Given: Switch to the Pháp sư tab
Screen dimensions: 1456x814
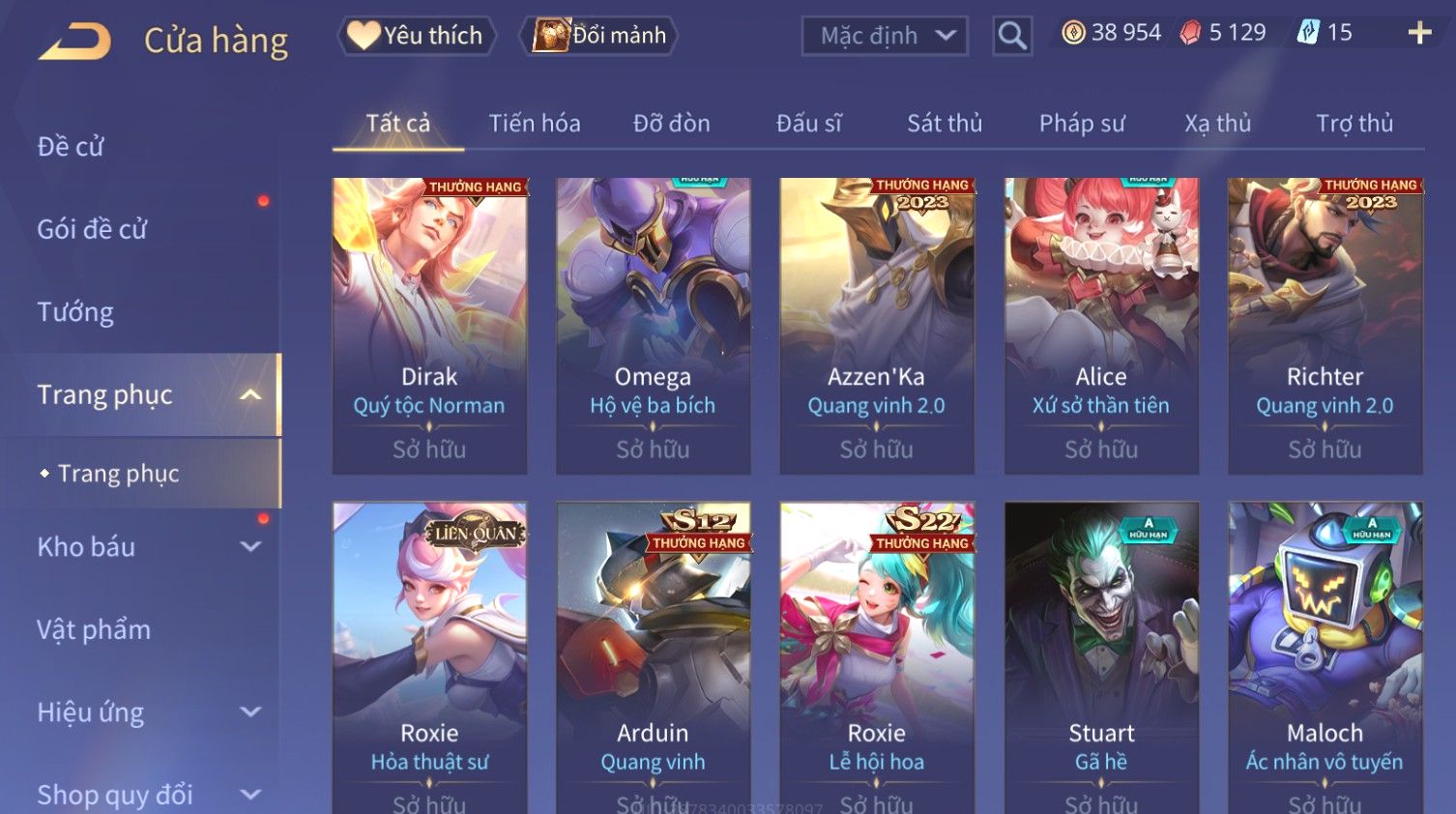Looking at the screenshot, I should click(x=1082, y=124).
